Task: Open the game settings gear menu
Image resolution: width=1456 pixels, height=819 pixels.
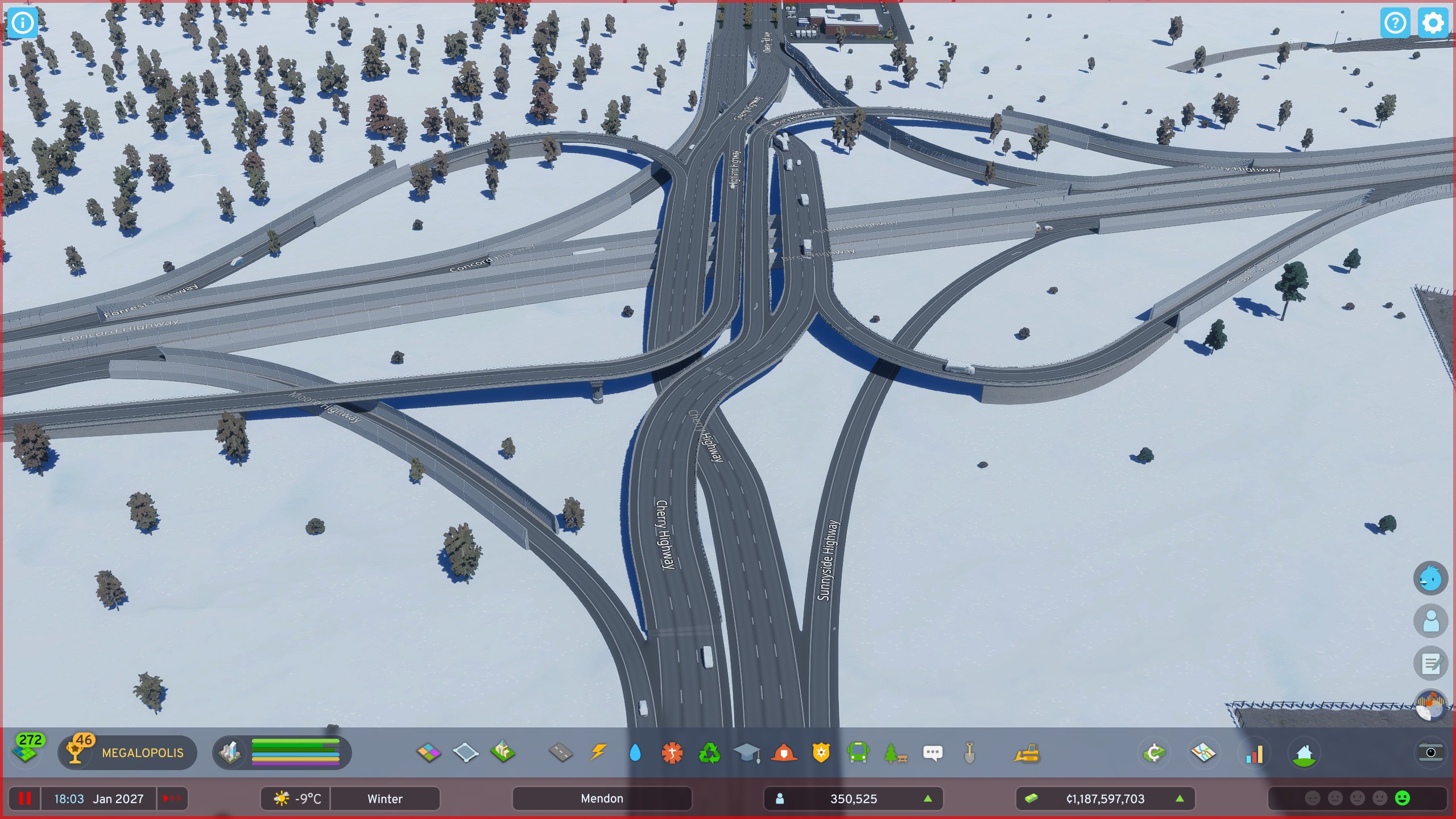Action: pos(1432,23)
